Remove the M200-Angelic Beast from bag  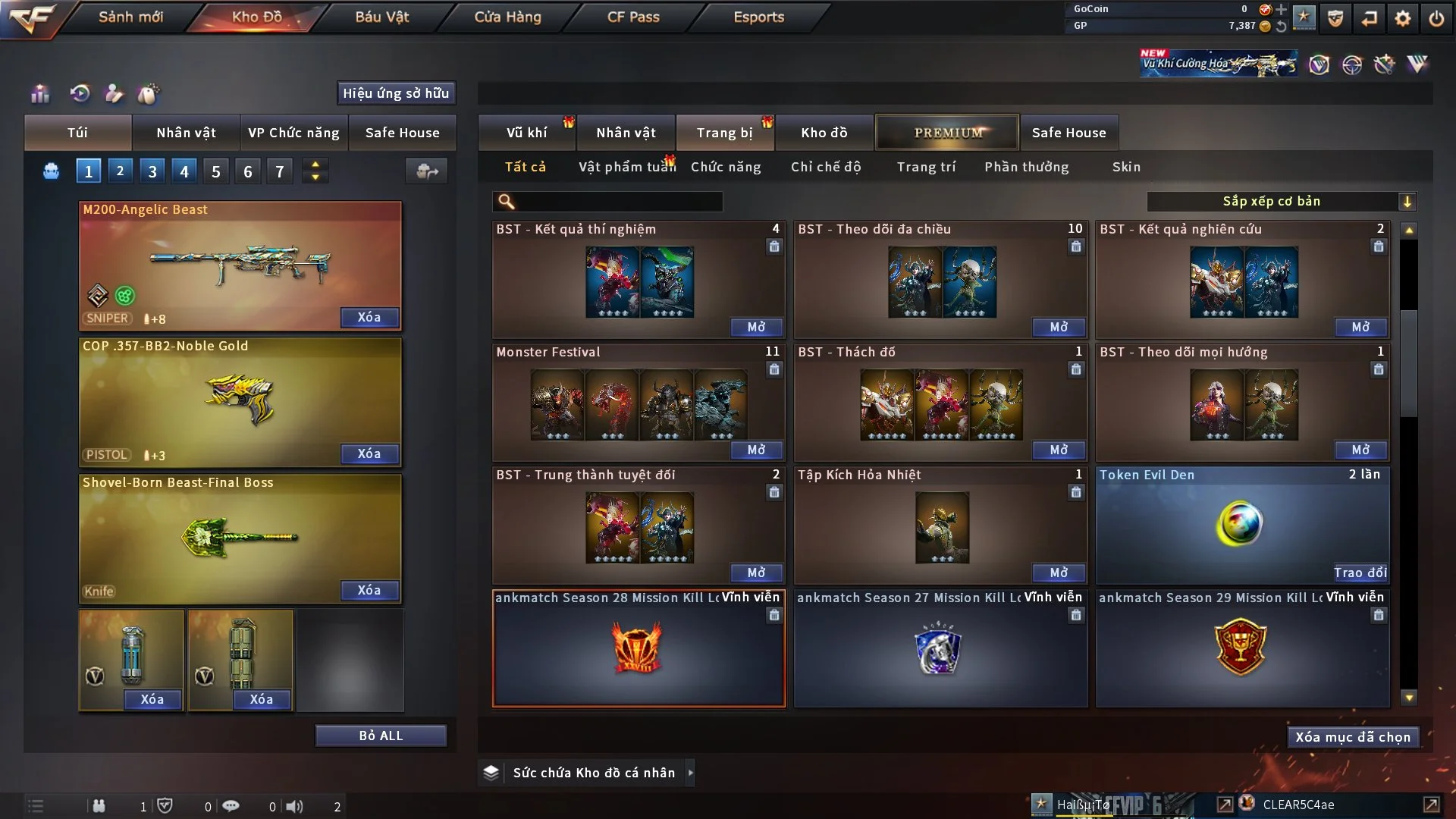tap(369, 317)
